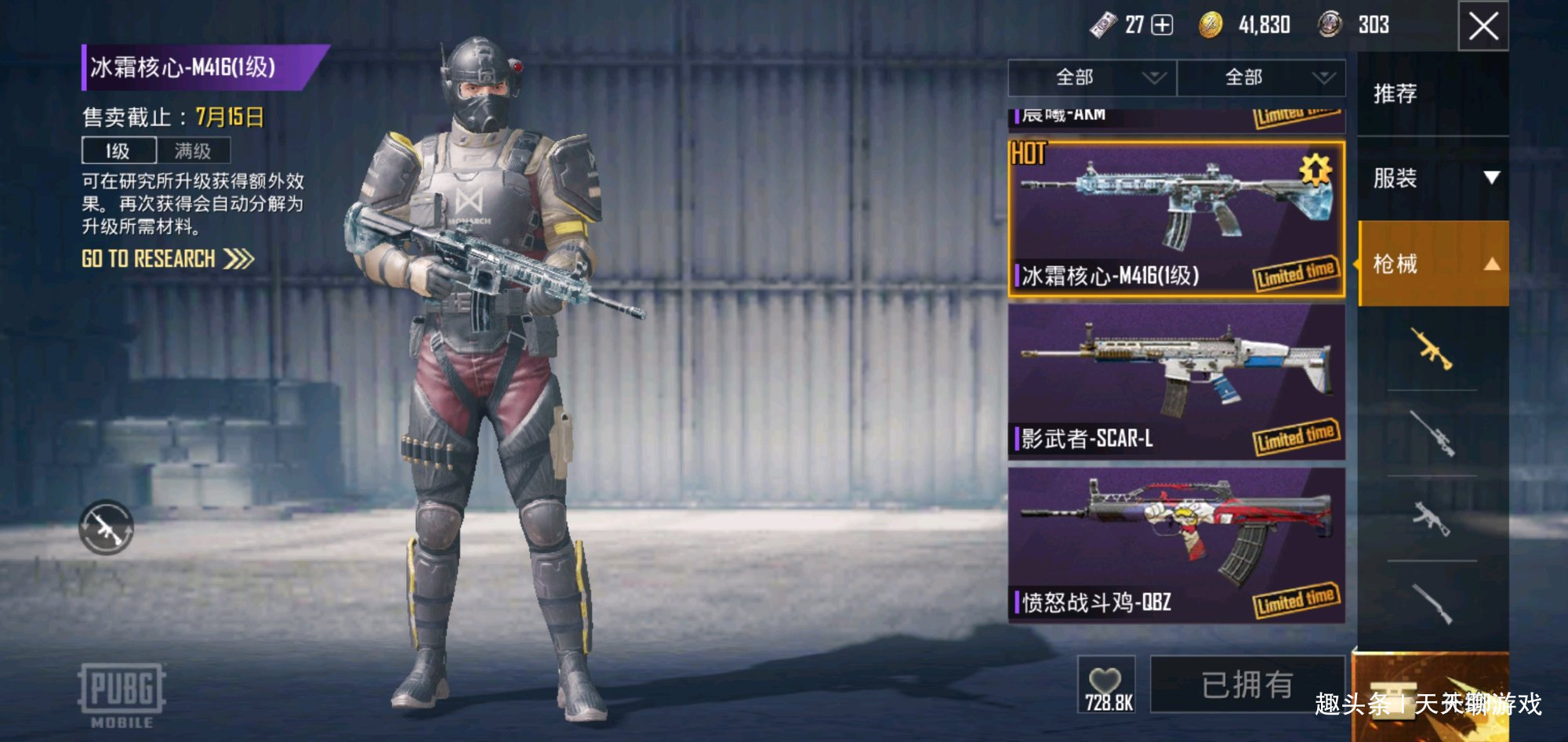Screen dimensions: 1568x742
Task: Filter by the submachine gun icon
Action: pos(1432,518)
